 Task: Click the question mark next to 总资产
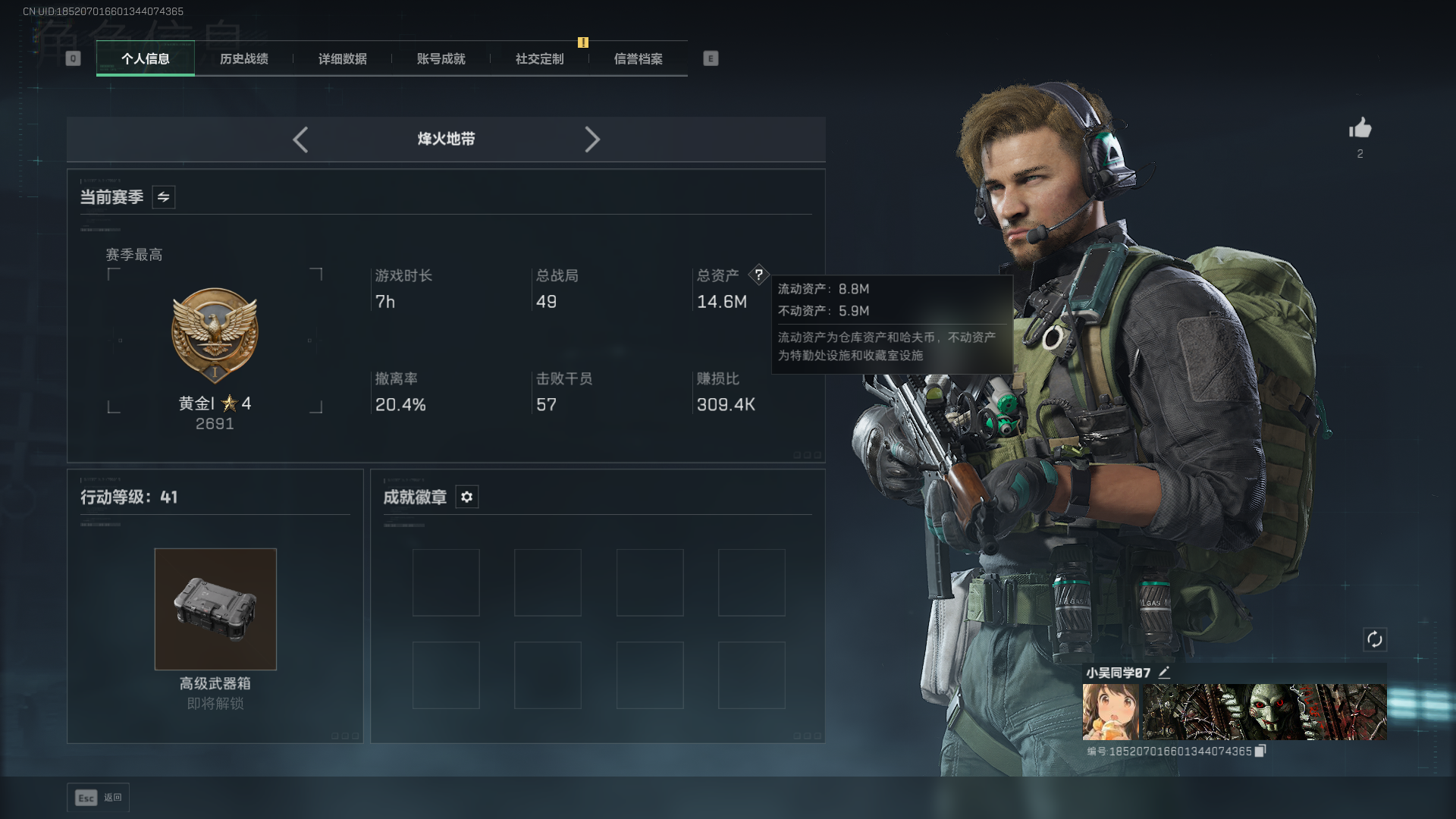click(758, 275)
